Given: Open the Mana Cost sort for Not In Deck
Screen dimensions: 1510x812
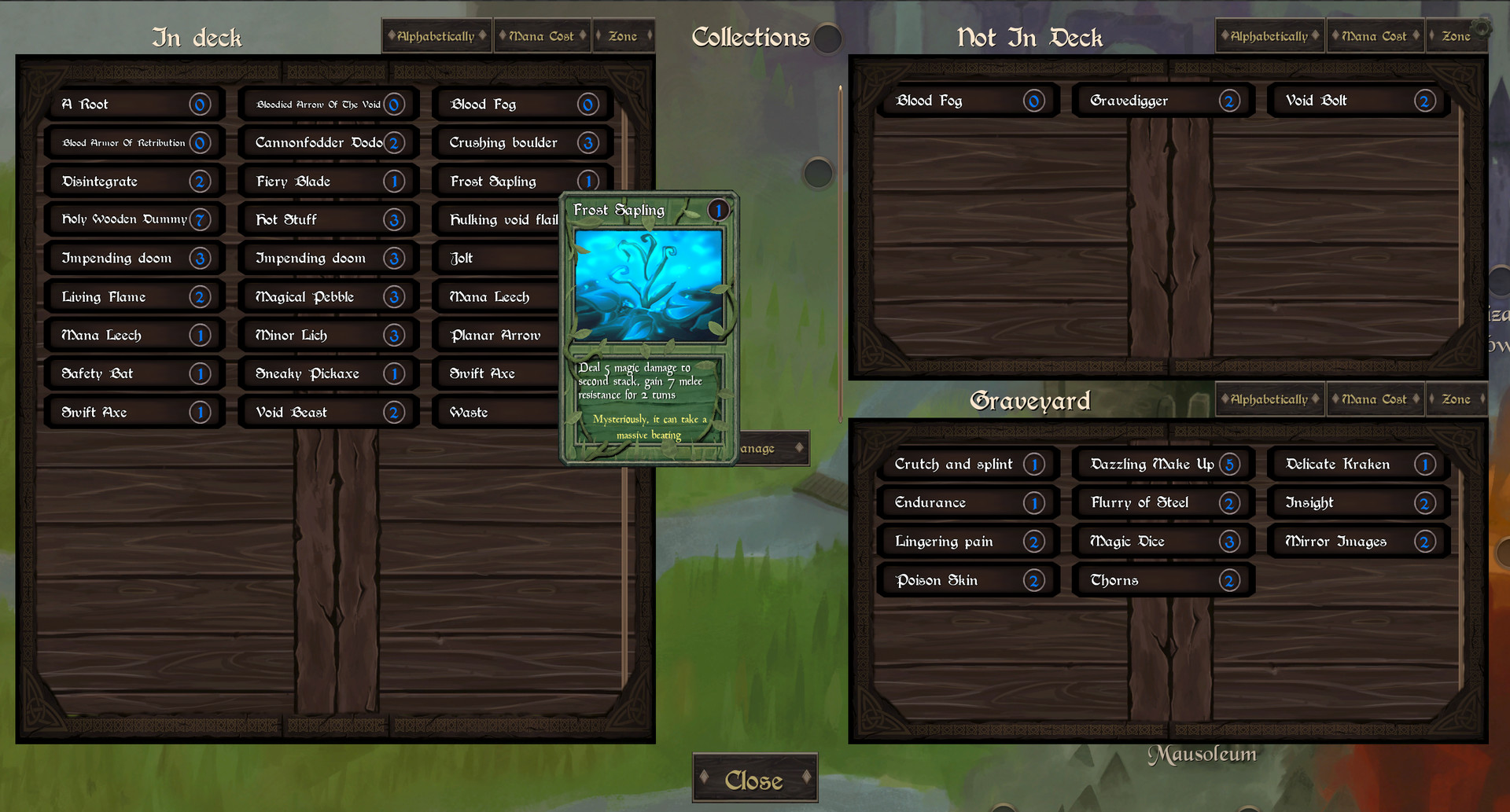Looking at the screenshot, I should pos(1375,35).
